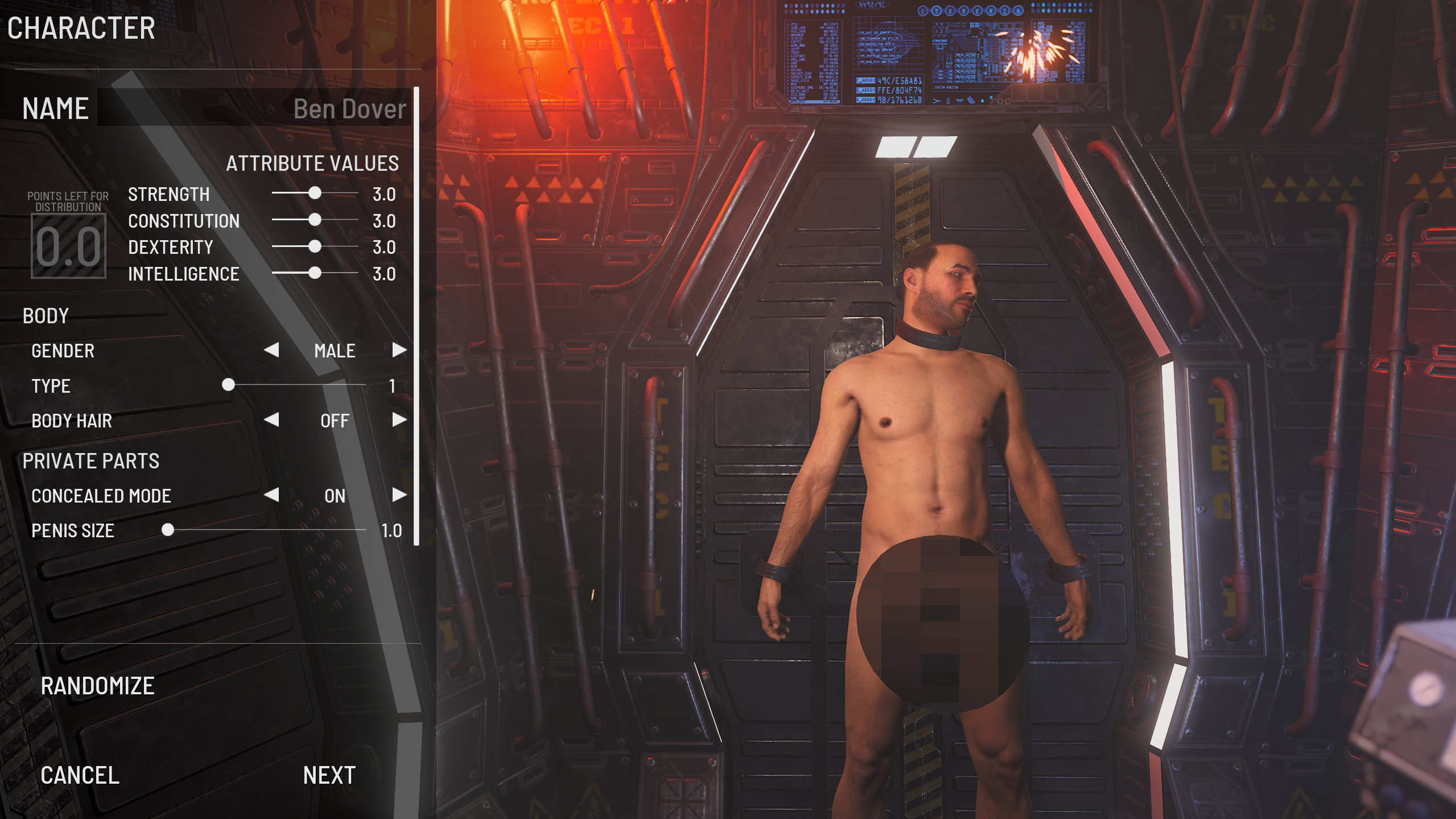The width and height of the screenshot is (1456, 819).
Task: Toggle Body Hair using the right arrow
Action: click(399, 420)
